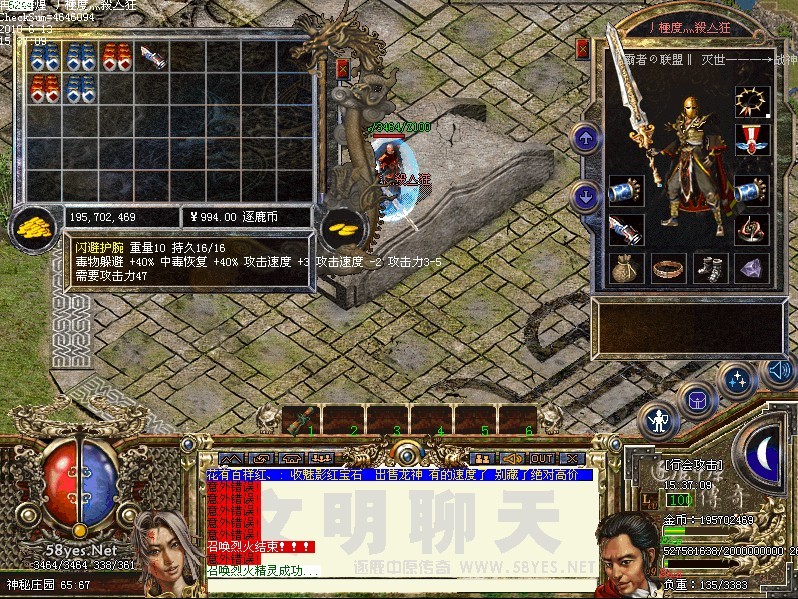
Task: Click the blue down-arrow page button
Action: click(584, 195)
